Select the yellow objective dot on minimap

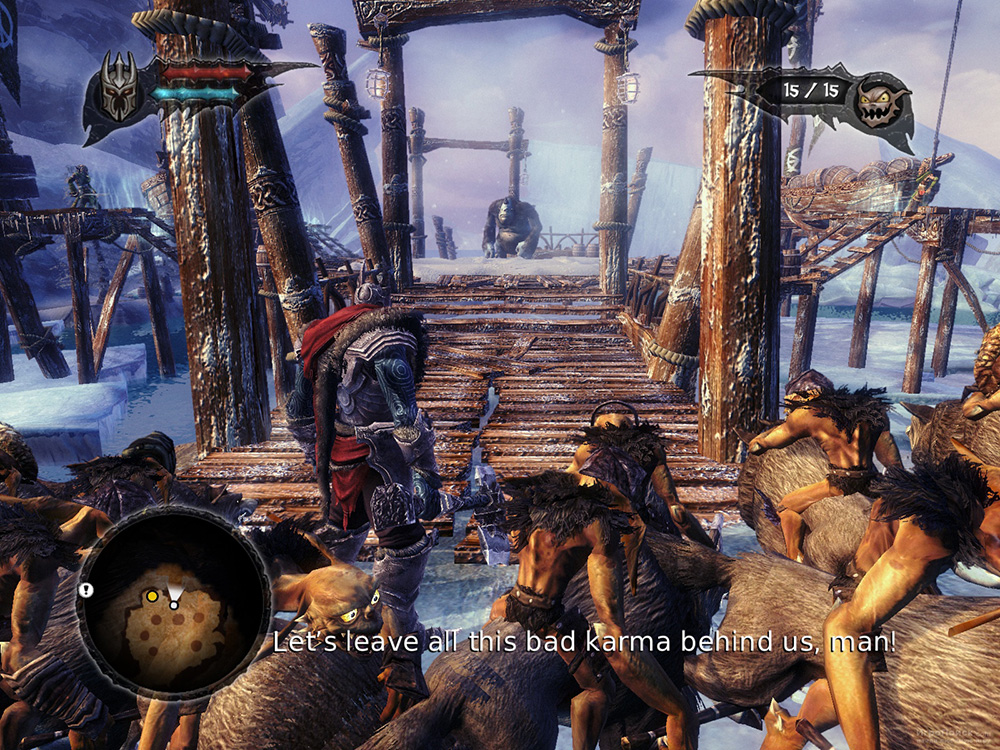(x=152, y=596)
